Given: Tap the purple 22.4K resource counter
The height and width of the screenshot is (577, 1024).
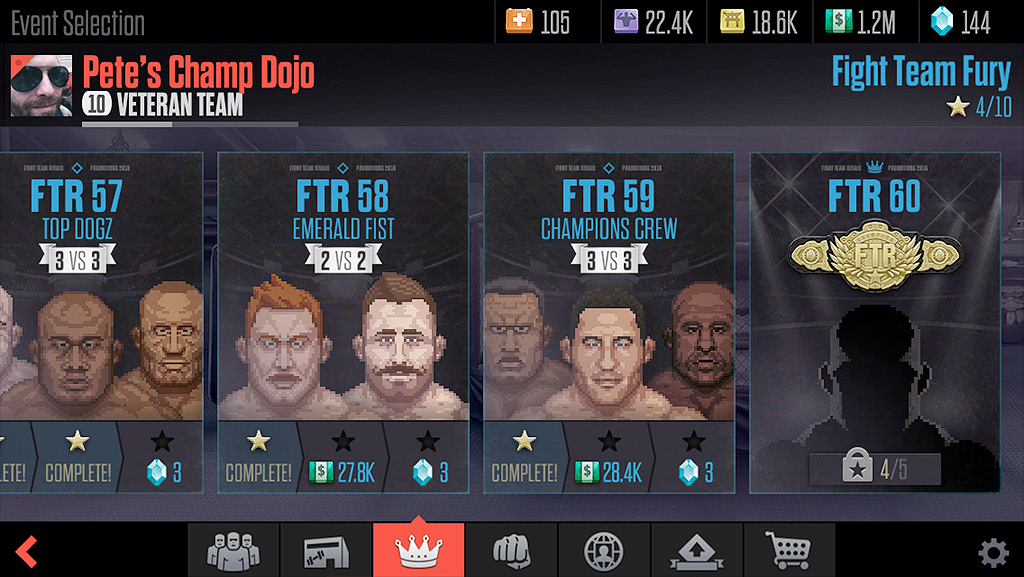Looking at the screenshot, I should (x=653, y=22).
